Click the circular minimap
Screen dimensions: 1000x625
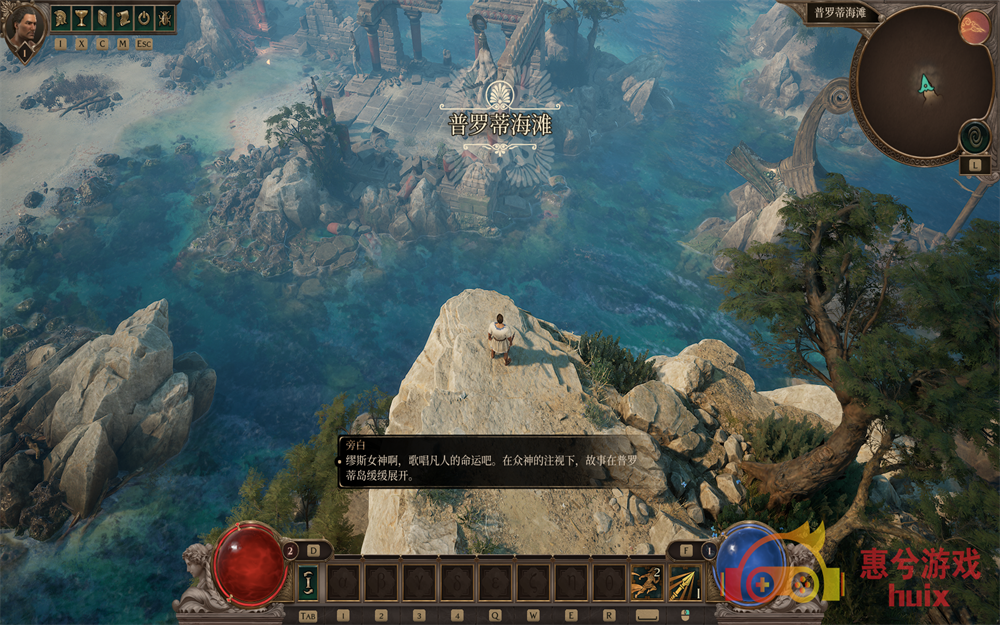(921, 85)
